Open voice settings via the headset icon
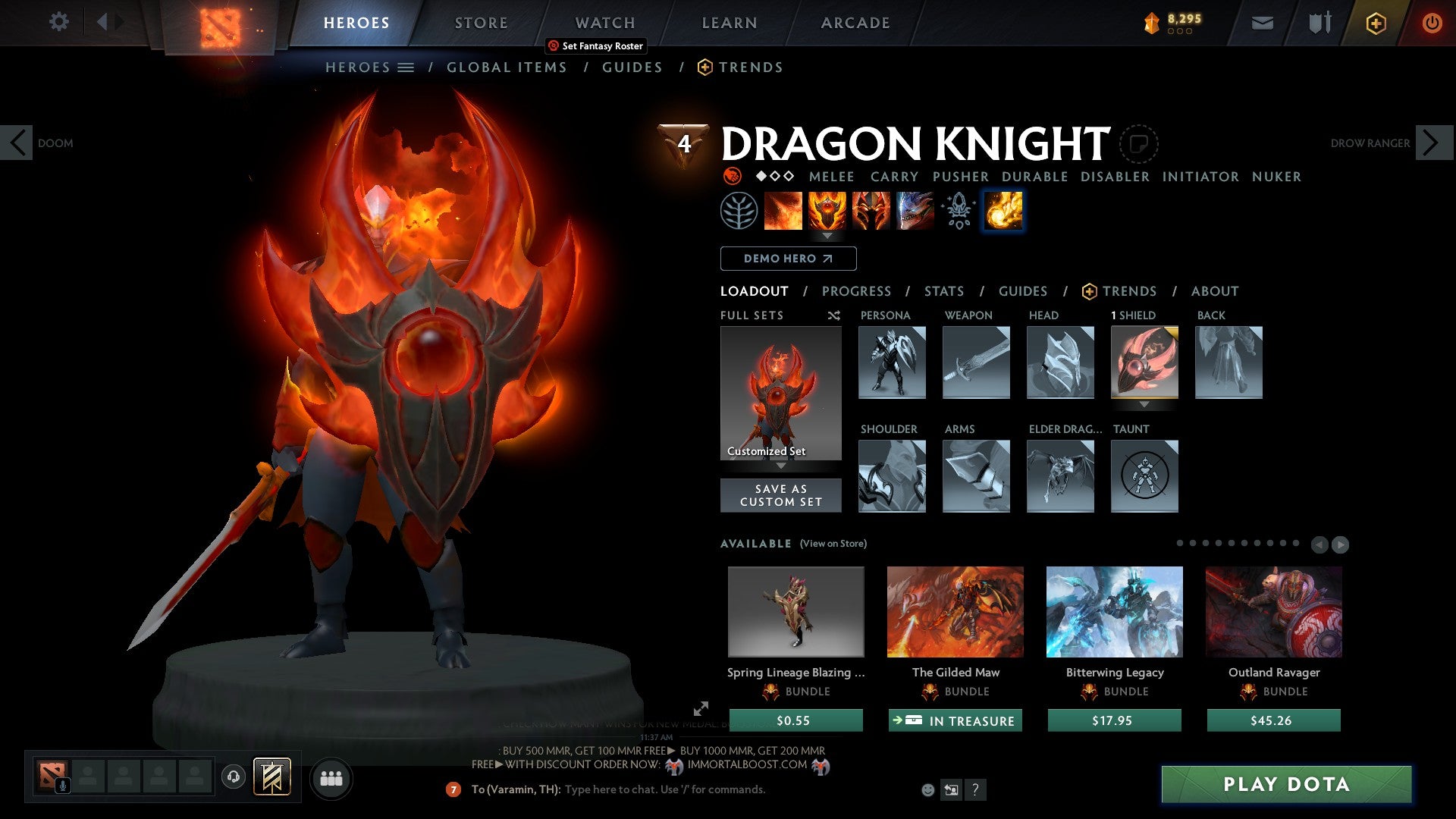The image size is (1456, 819). coord(233,778)
